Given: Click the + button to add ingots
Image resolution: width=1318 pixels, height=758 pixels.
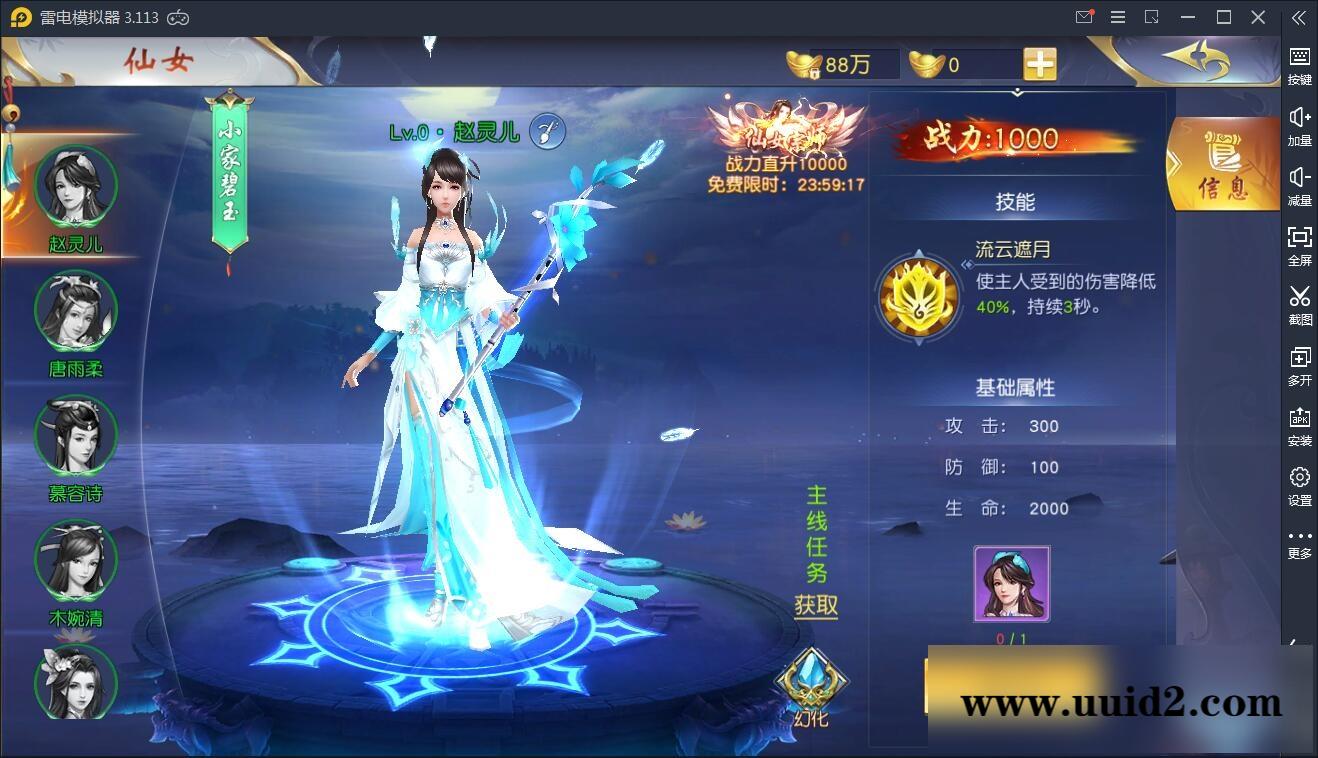Looking at the screenshot, I should tap(1038, 63).
